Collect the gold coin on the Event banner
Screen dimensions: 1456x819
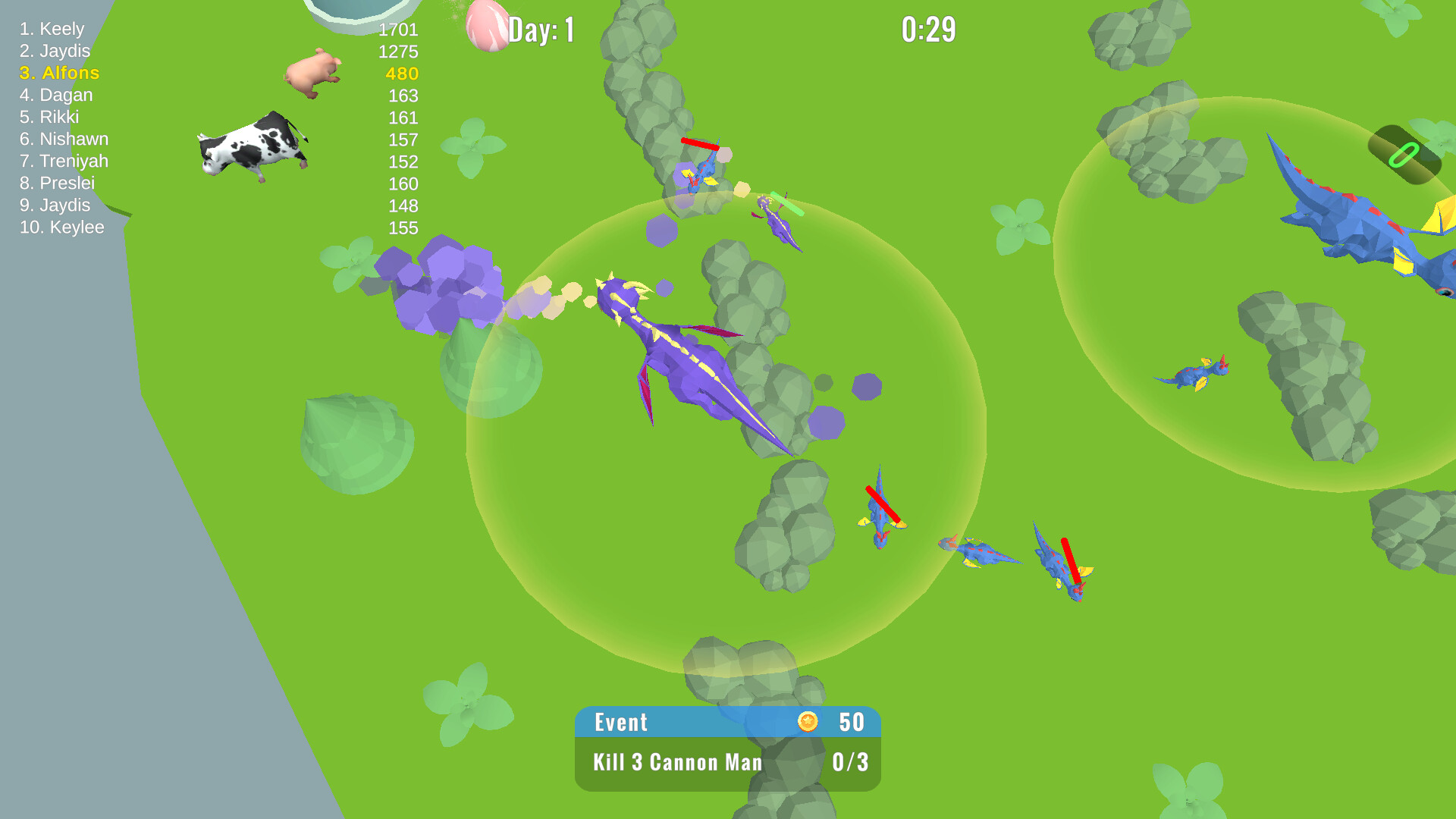(x=808, y=722)
